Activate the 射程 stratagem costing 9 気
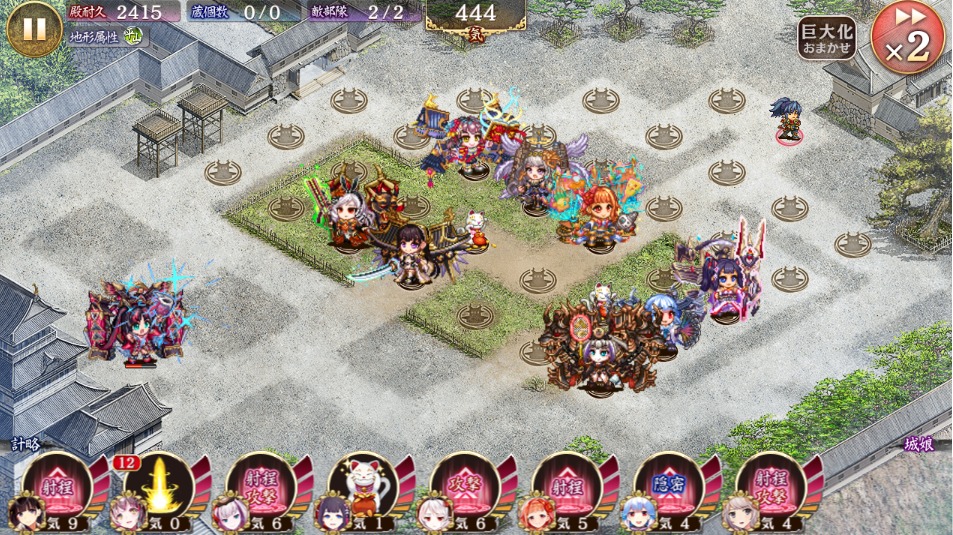This screenshot has width=953, height=535. 58,485
